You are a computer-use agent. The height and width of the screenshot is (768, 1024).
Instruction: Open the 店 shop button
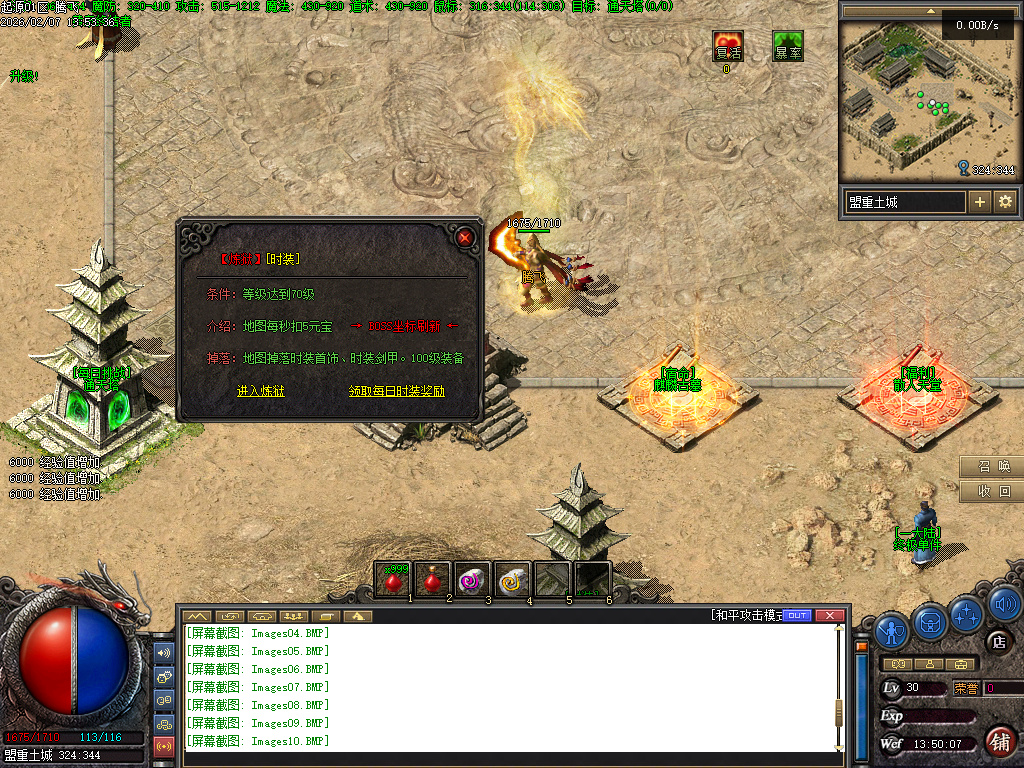pyautogui.click(x=997, y=641)
